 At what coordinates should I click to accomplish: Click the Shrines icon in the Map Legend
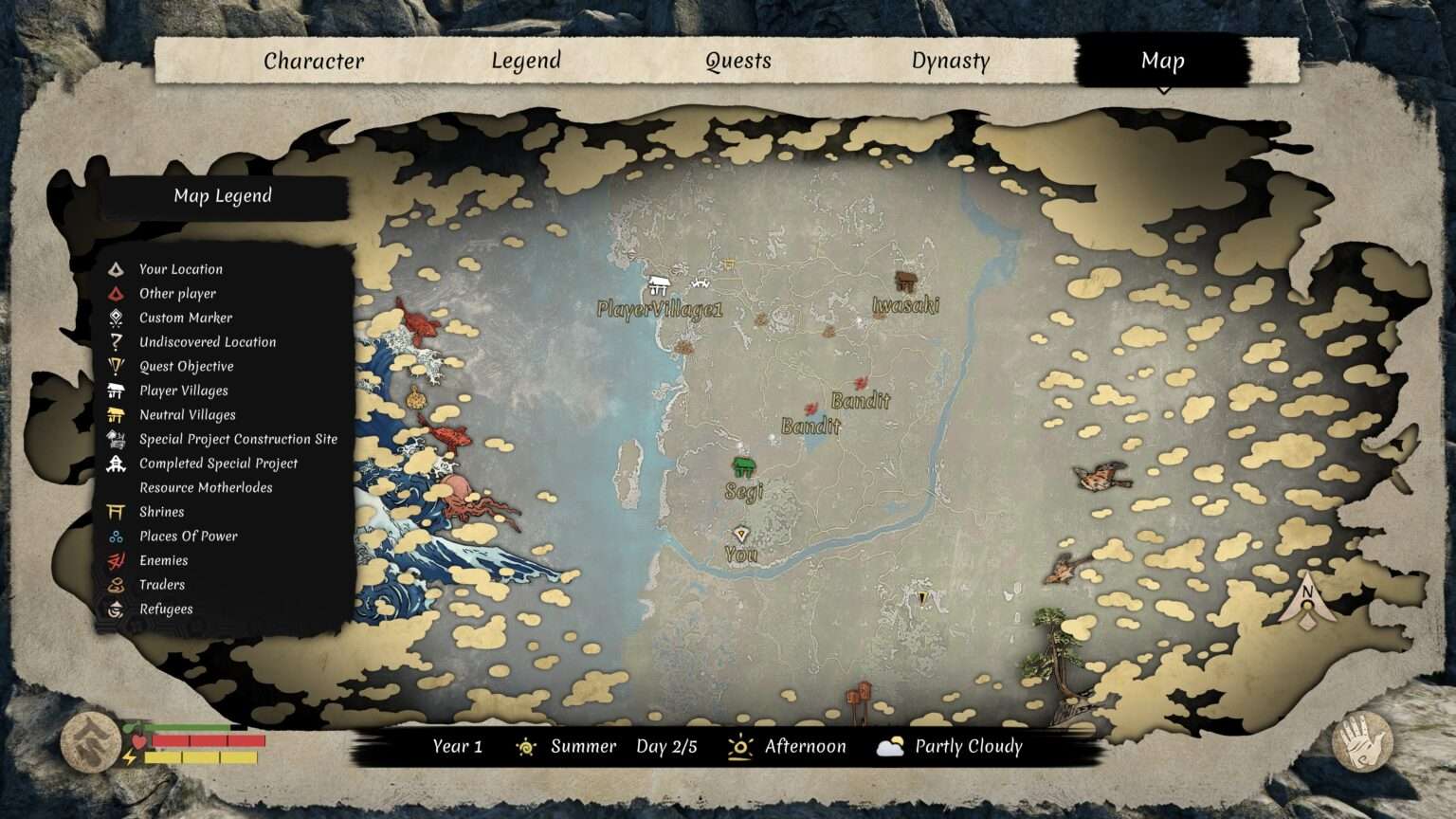pyautogui.click(x=116, y=512)
